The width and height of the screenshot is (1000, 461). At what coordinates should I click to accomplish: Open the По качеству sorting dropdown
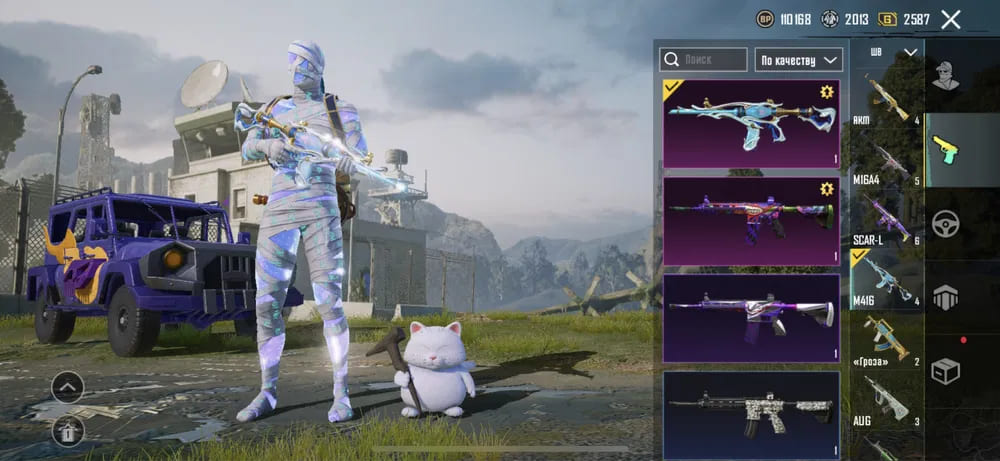[798, 59]
